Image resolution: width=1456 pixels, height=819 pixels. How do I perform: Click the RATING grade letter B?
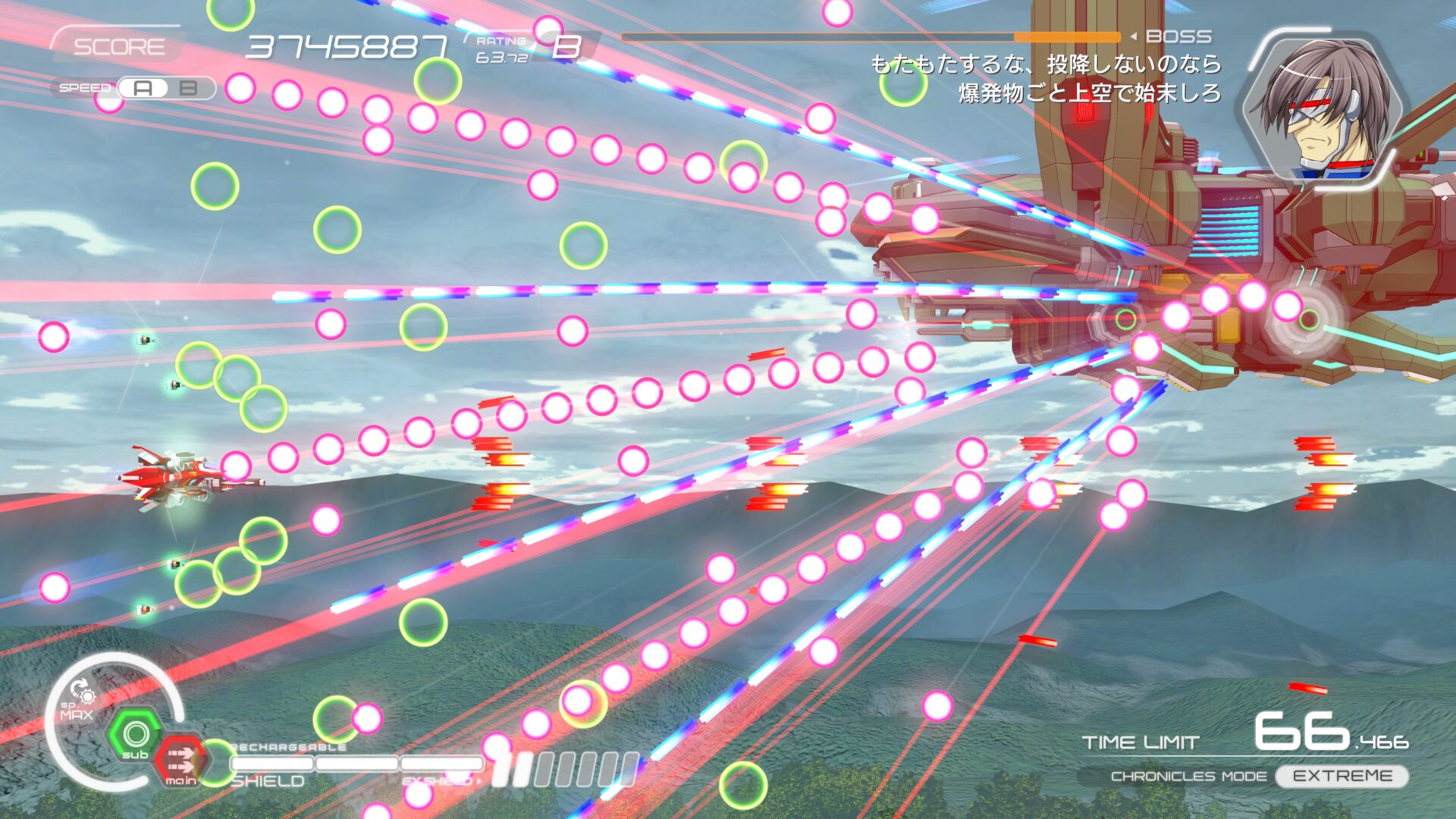click(x=567, y=47)
